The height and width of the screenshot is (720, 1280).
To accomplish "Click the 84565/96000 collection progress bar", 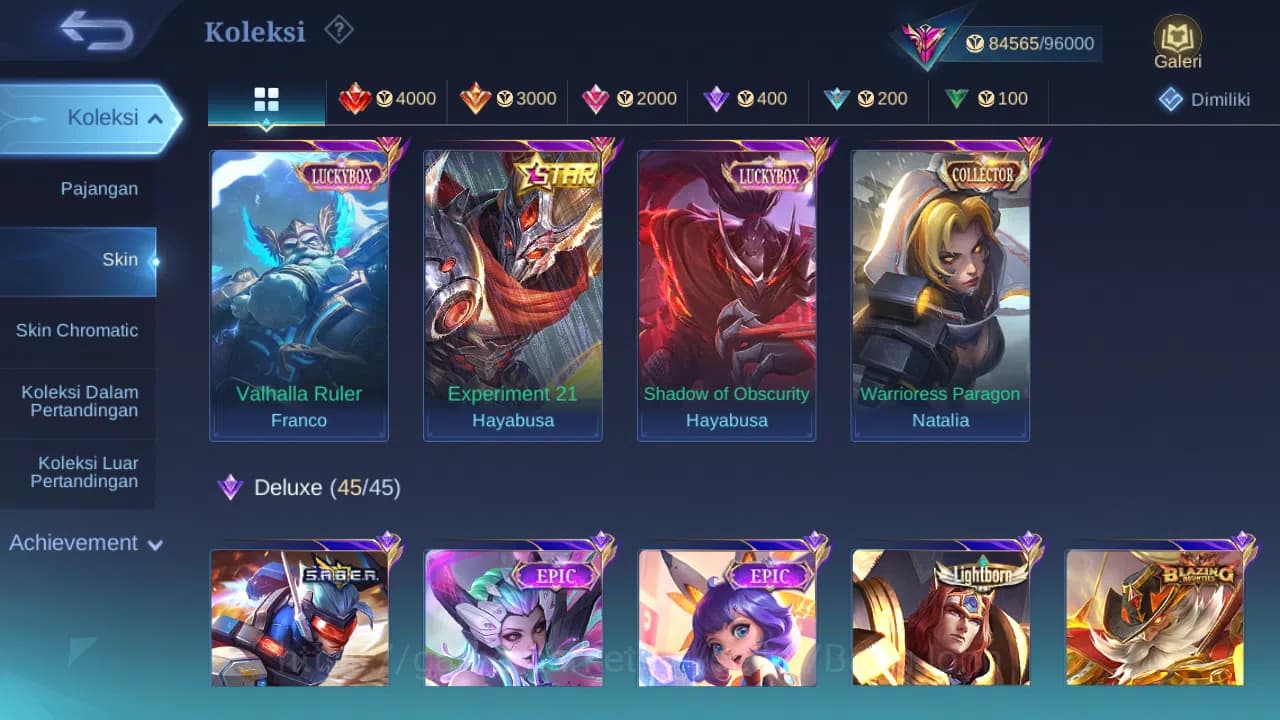I will (1030, 43).
